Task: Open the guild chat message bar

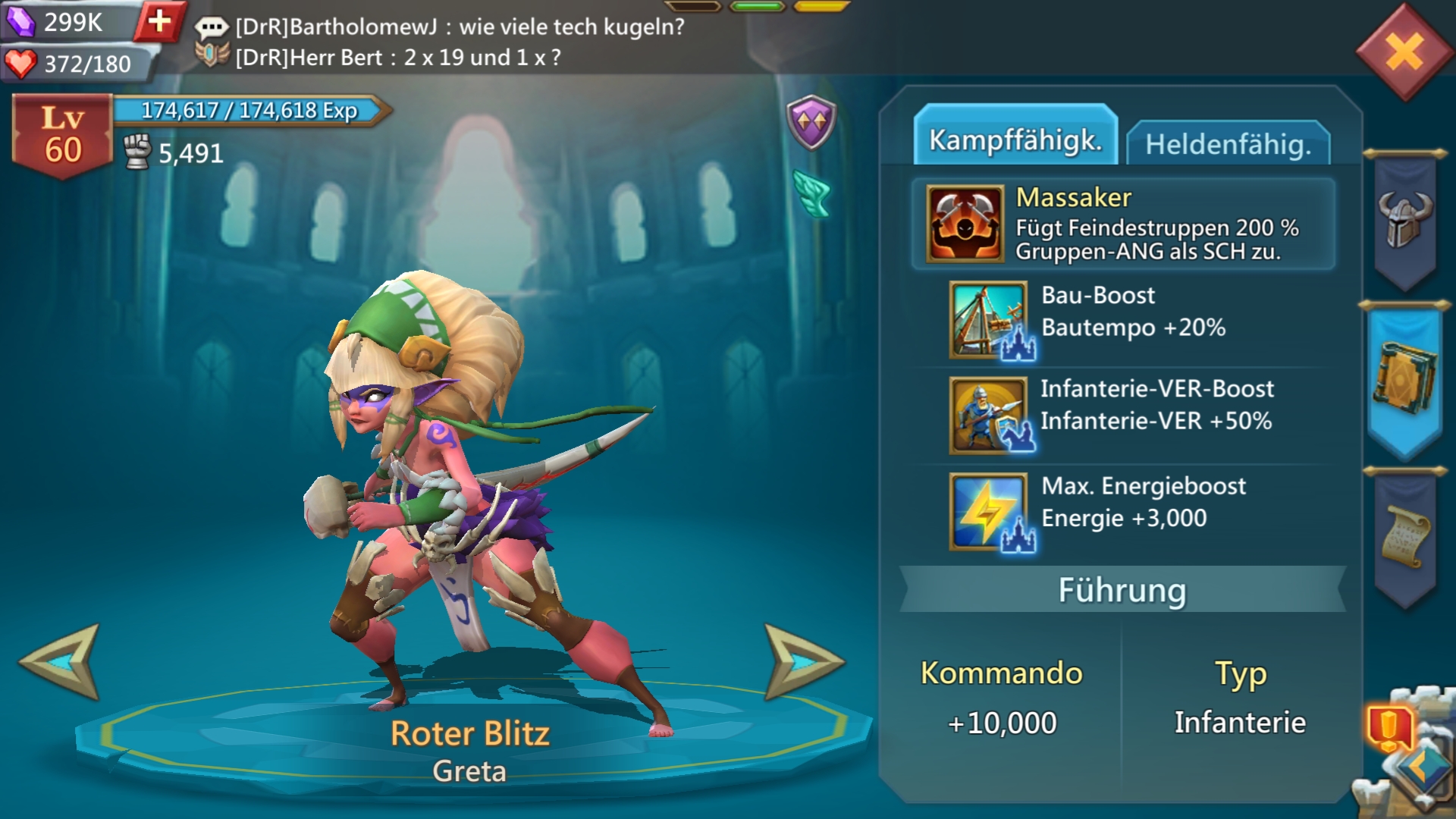Action: [x=440, y=42]
